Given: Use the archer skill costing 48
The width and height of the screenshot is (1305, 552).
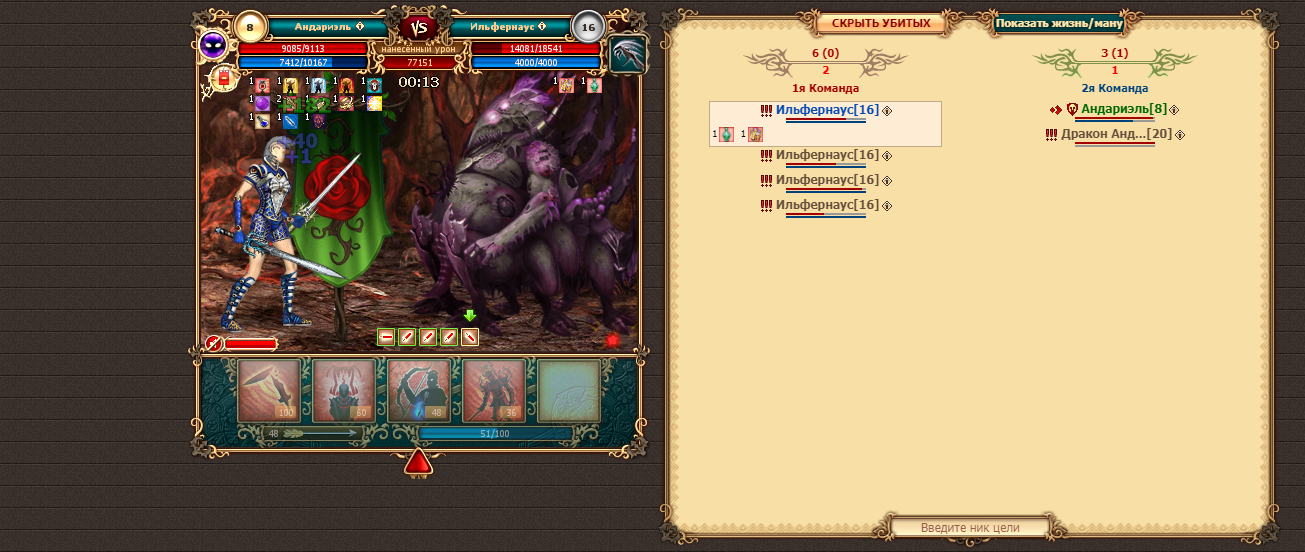Looking at the screenshot, I should tap(419, 390).
